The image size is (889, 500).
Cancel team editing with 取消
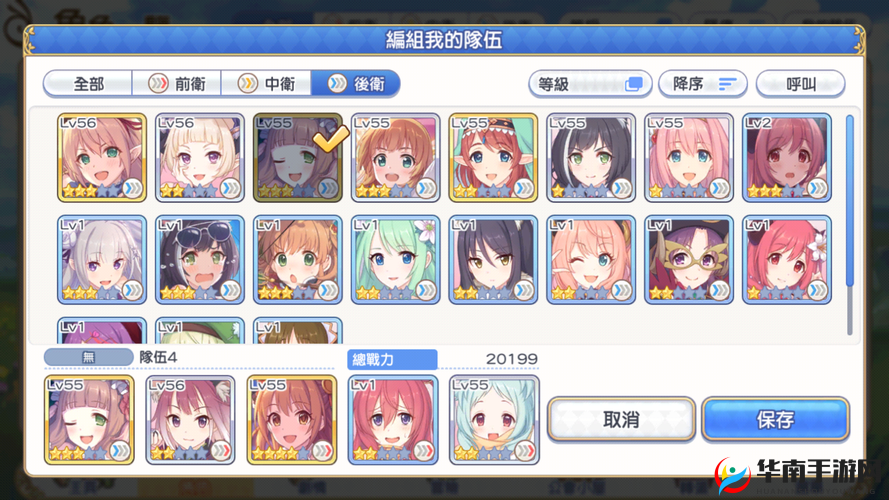[621, 419]
